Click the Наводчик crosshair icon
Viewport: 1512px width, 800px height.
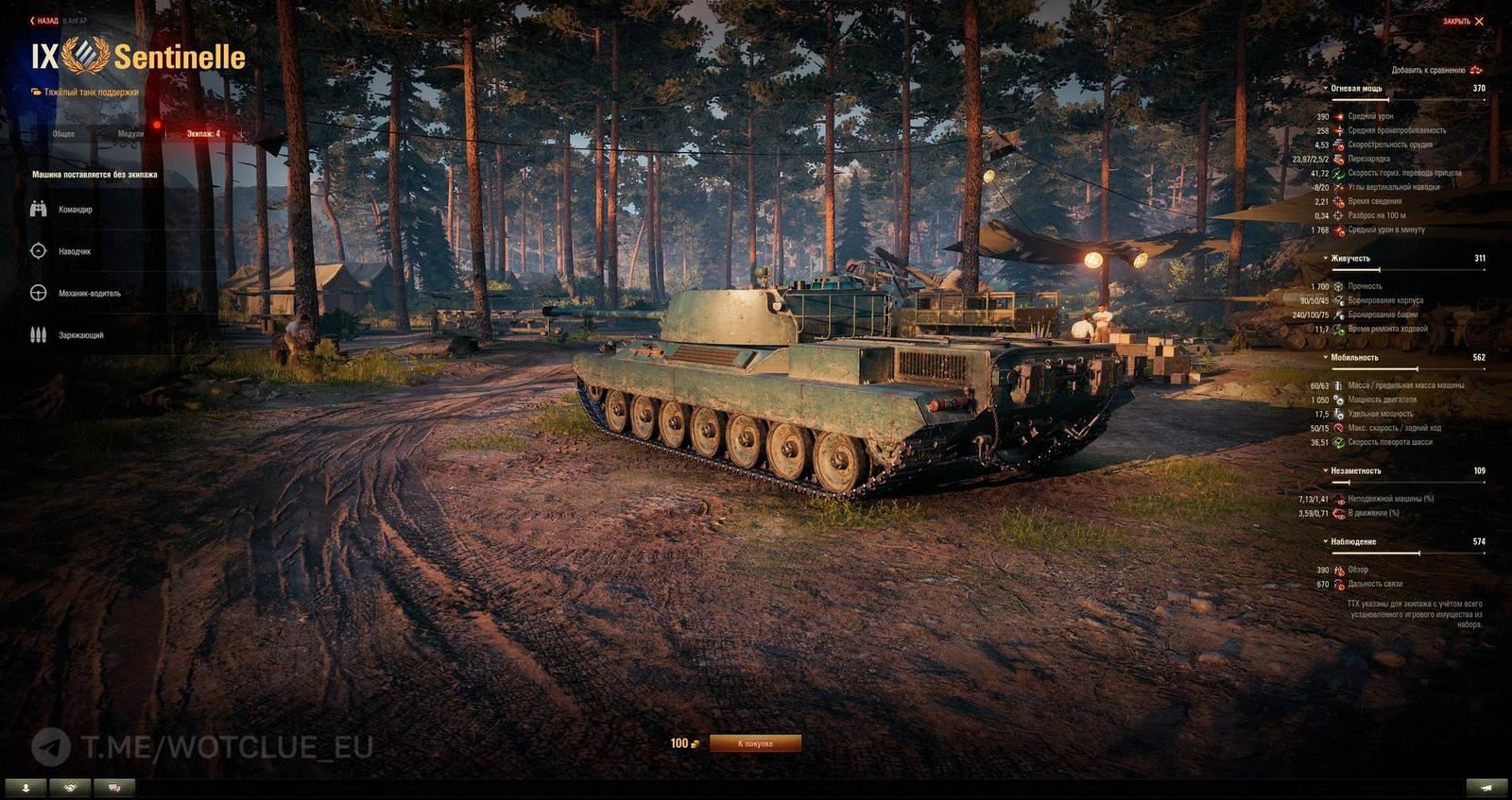coord(39,251)
